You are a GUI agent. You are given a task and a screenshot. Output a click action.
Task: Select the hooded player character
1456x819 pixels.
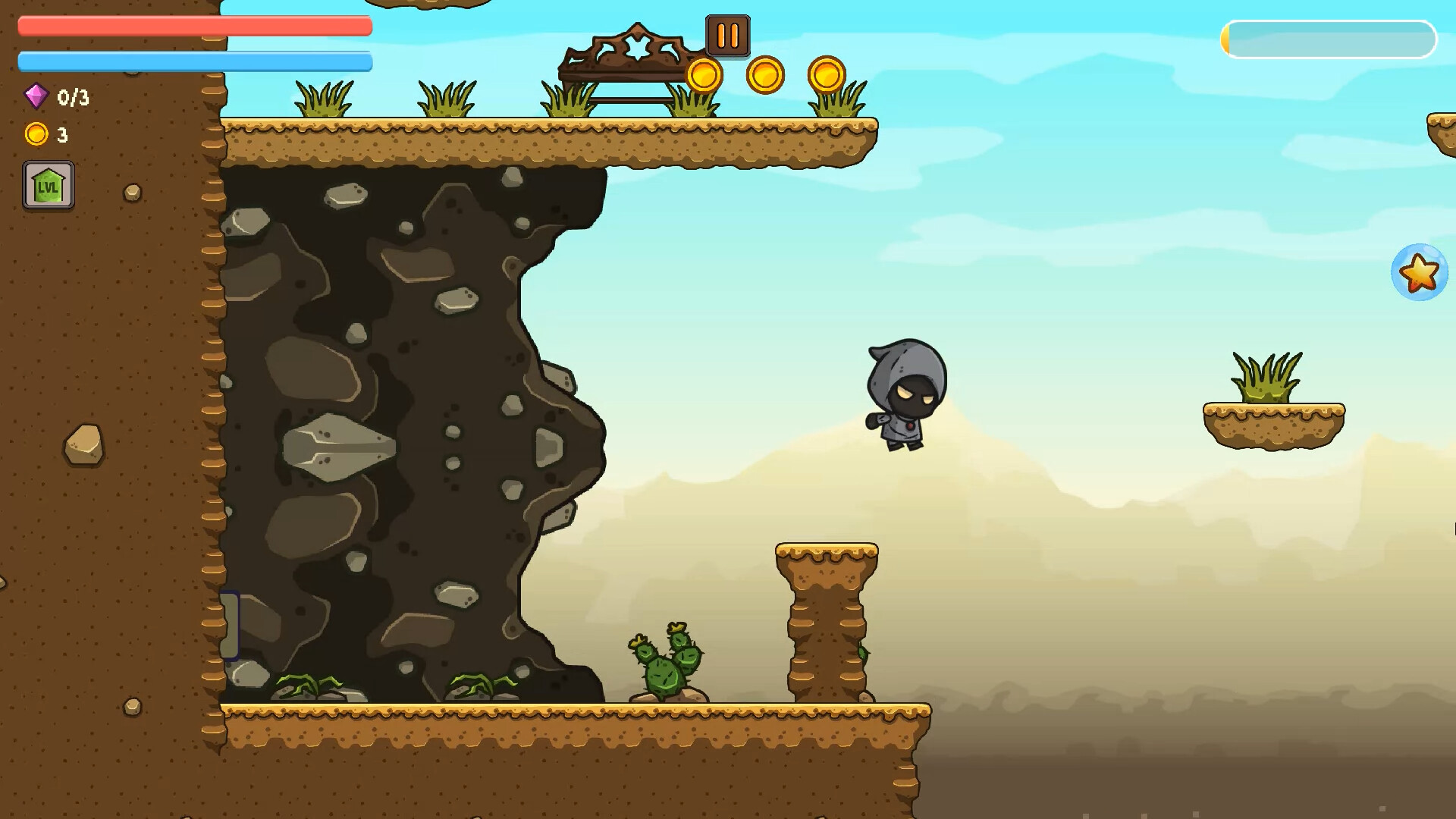tap(906, 394)
